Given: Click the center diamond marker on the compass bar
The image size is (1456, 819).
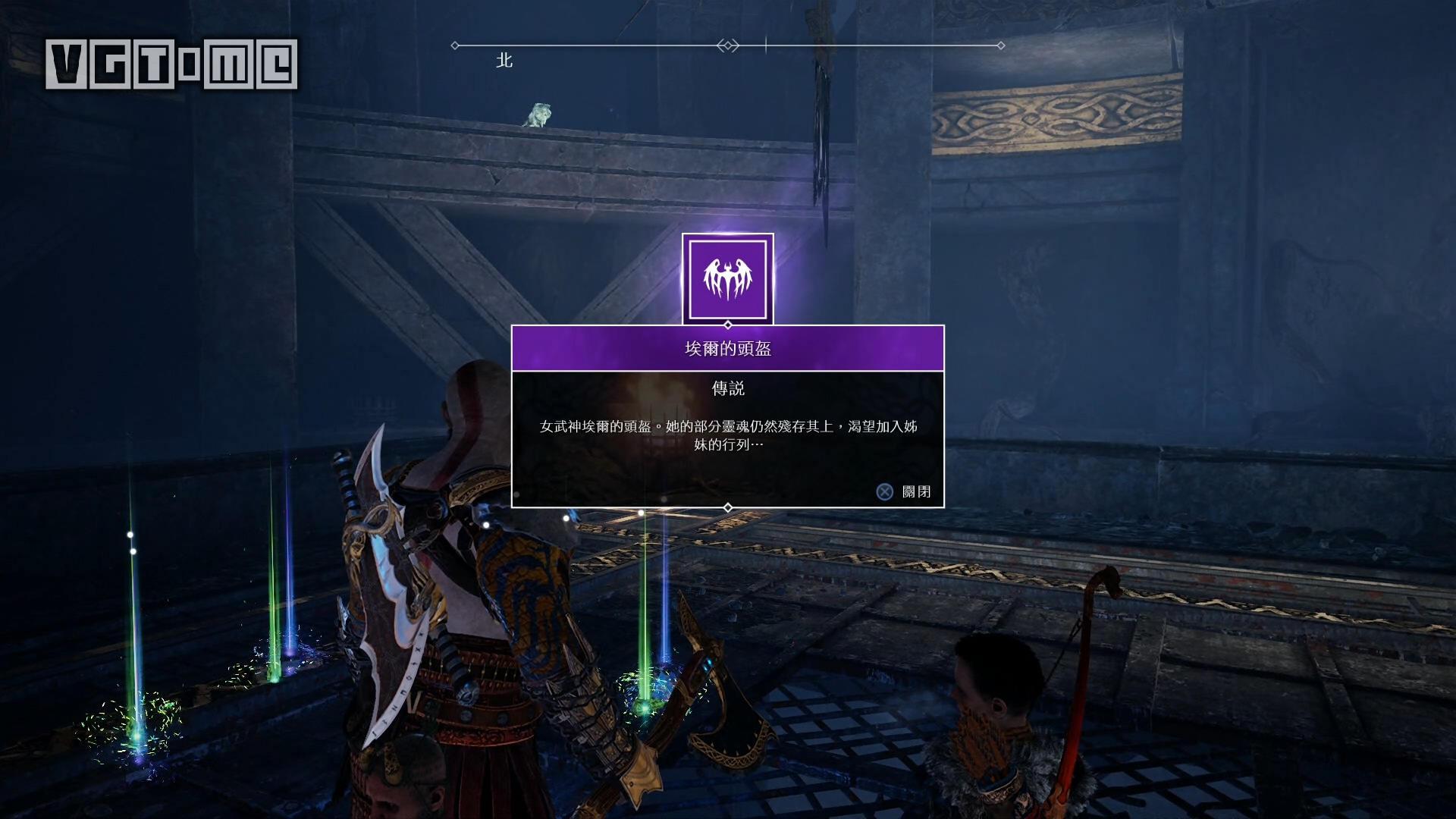Looking at the screenshot, I should click(x=726, y=44).
